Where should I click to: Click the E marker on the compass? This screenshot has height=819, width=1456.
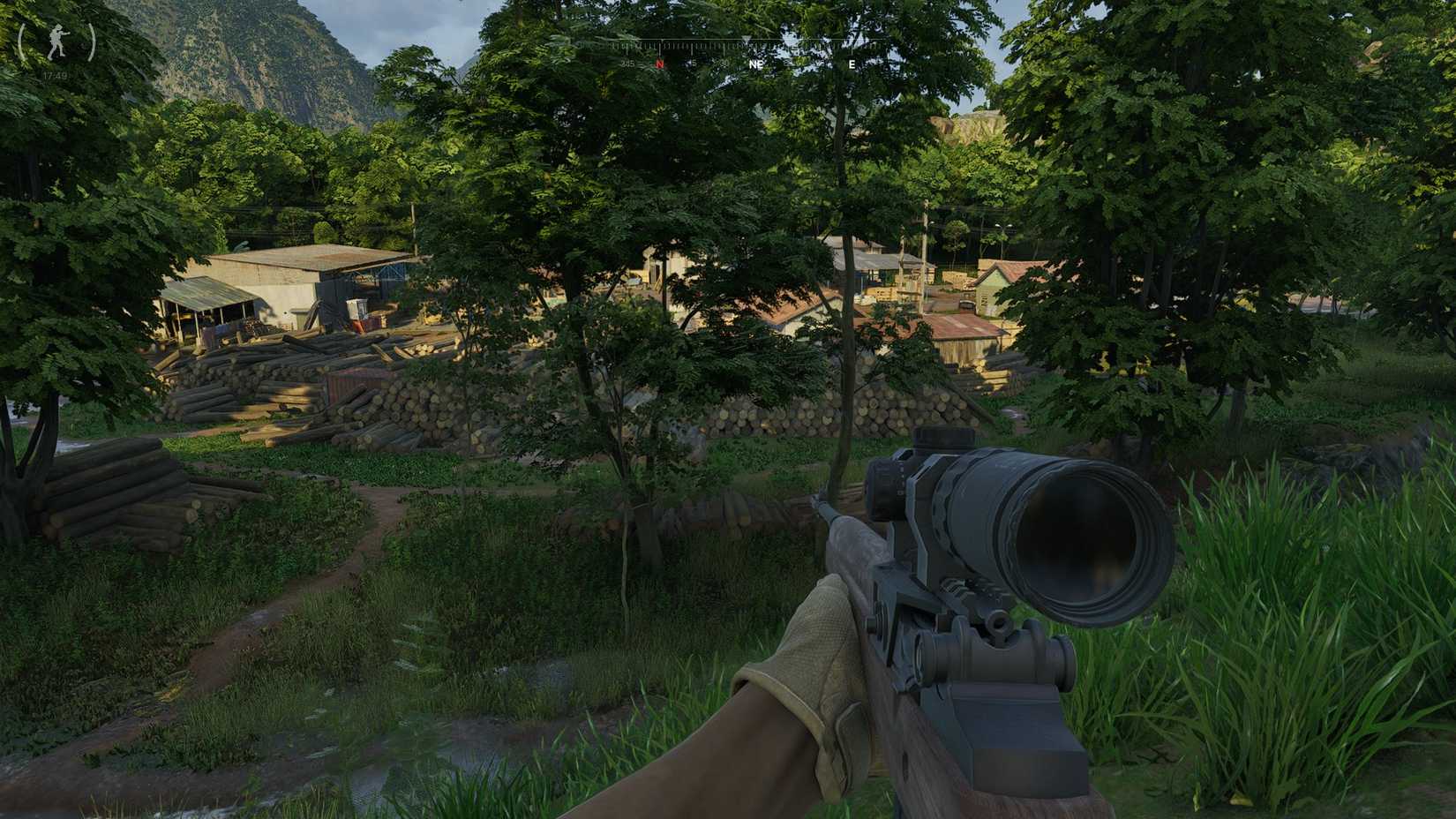pos(852,64)
